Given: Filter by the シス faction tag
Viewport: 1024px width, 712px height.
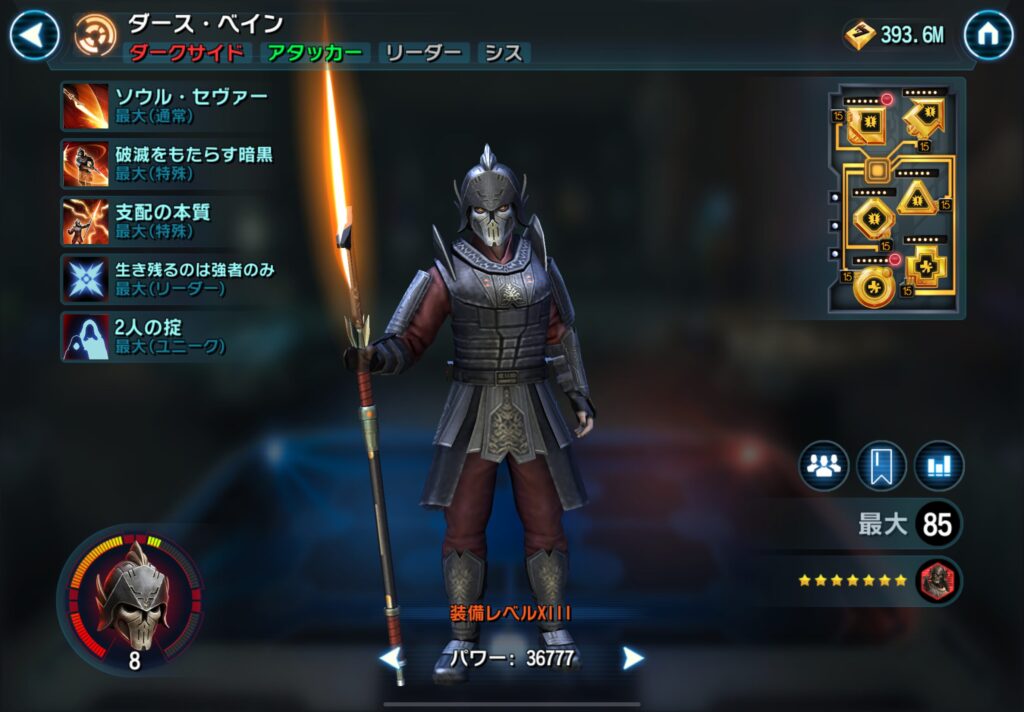Looking at the screenshot, I should (x=503, y=53).
